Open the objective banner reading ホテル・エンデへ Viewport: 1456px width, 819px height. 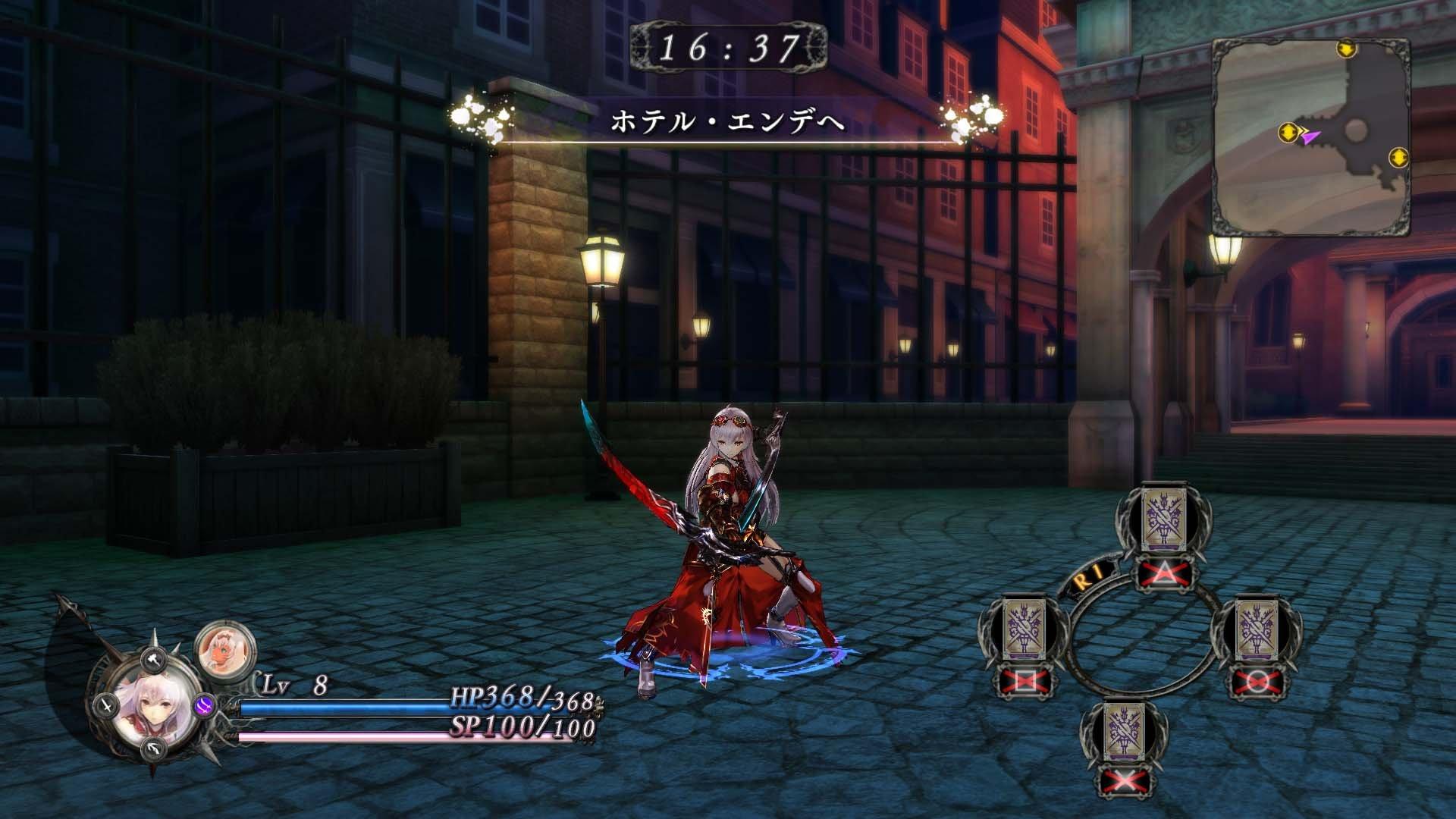point(728,121)
